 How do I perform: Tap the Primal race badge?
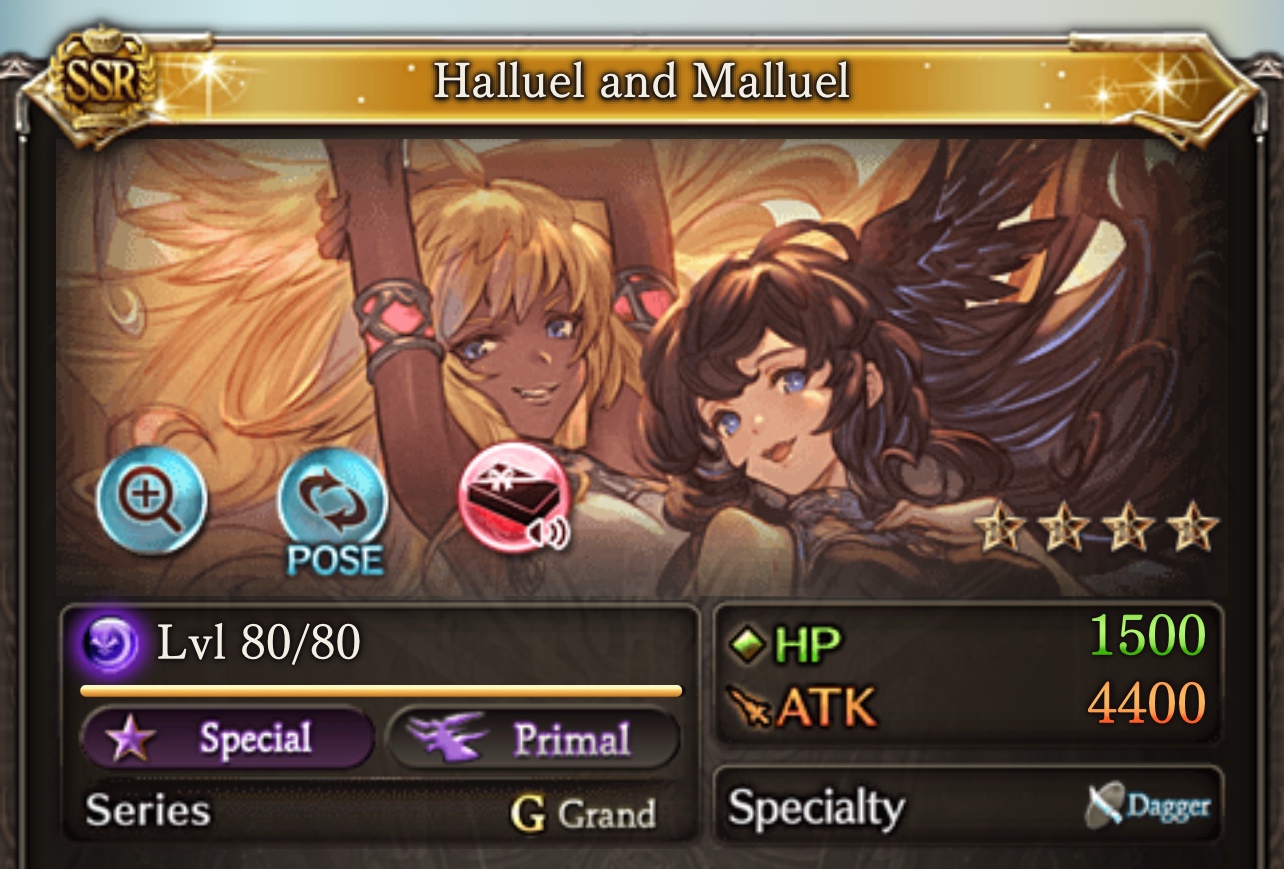point(533,740)
